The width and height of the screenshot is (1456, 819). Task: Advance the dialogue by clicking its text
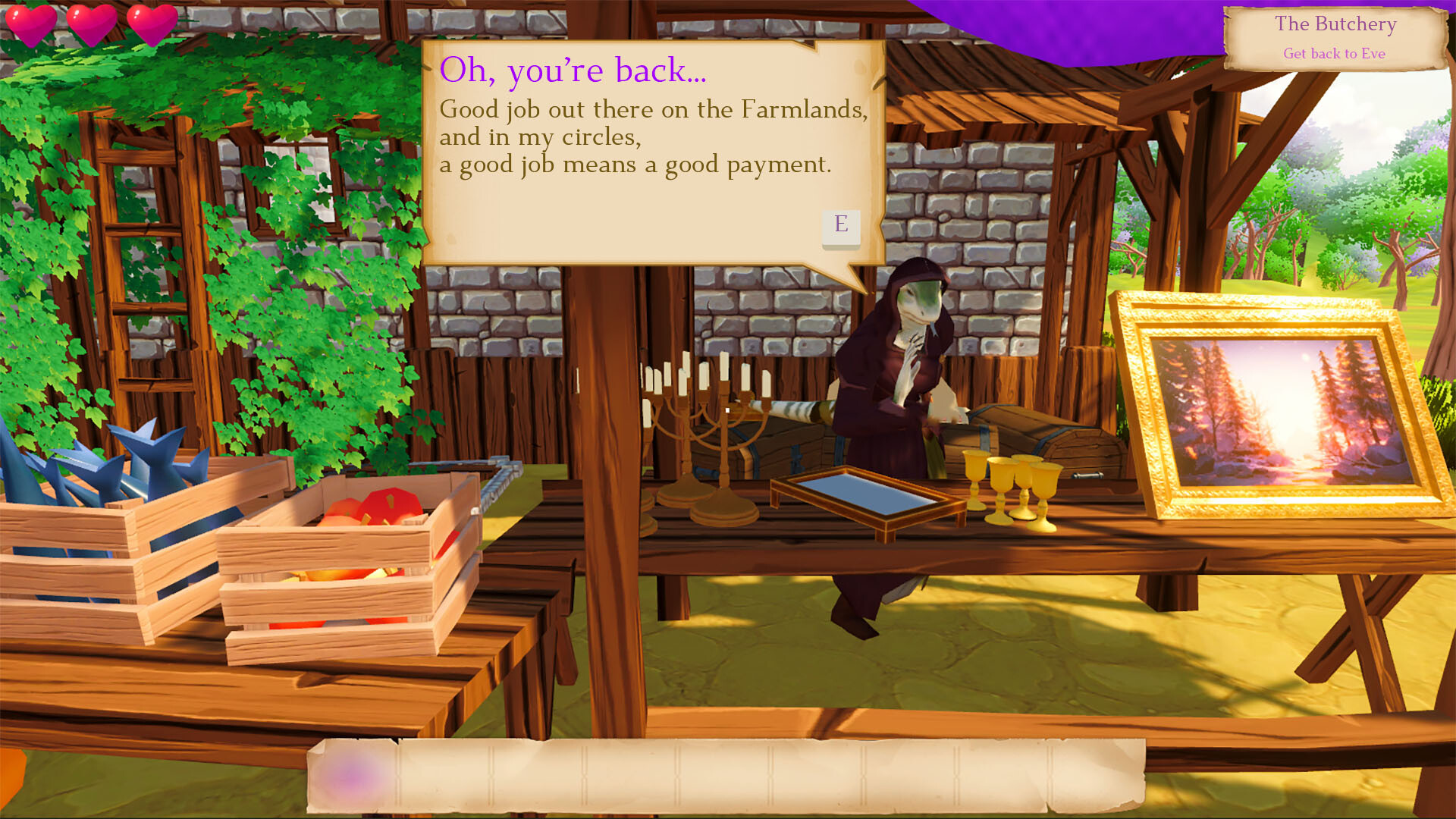[652, 136]
